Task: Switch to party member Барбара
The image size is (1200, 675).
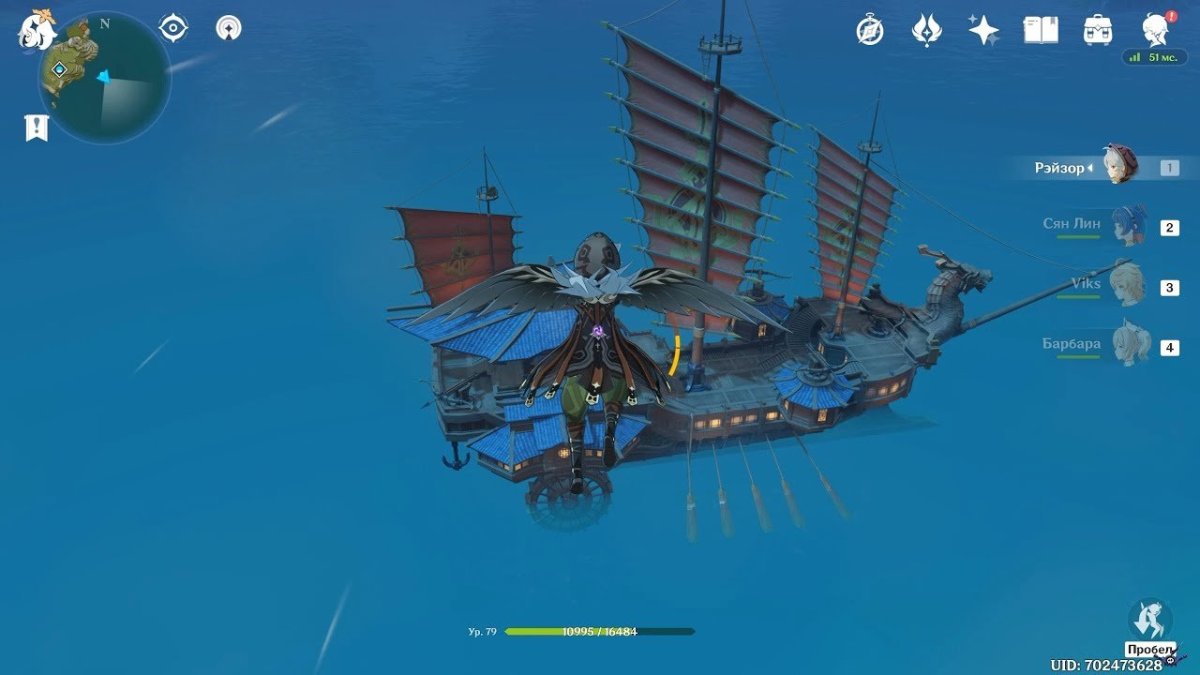Action: tap(1130, 346)
